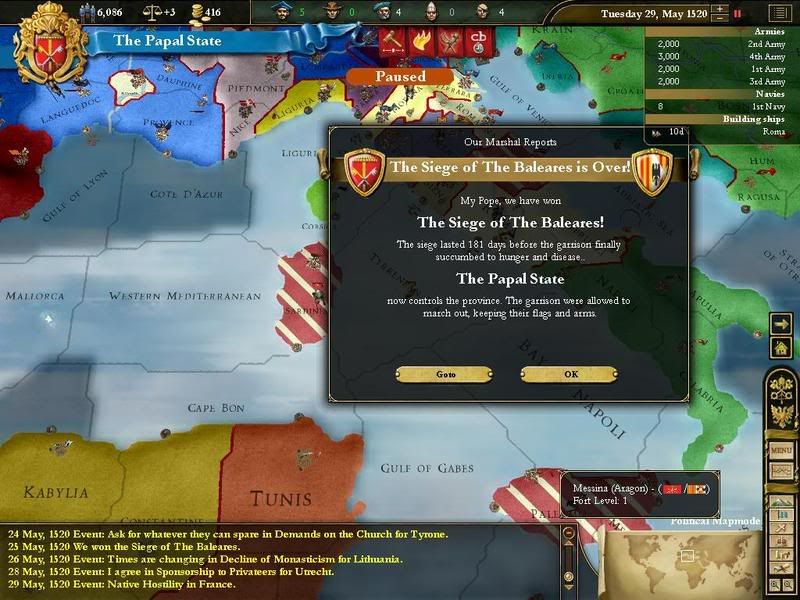Click the home capital button
Screen dimensions: 800x600
pyautogui.click(x=781, y=346)
